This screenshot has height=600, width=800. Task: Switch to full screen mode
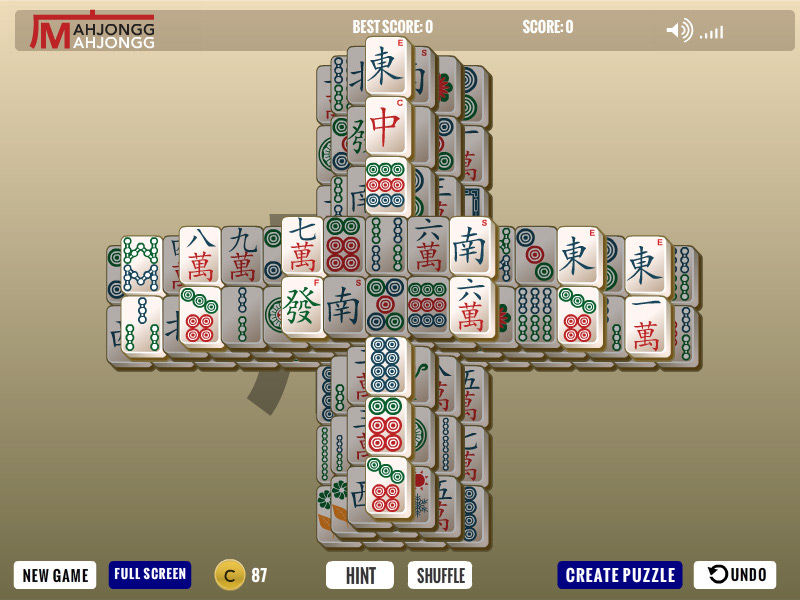point(150,574)
